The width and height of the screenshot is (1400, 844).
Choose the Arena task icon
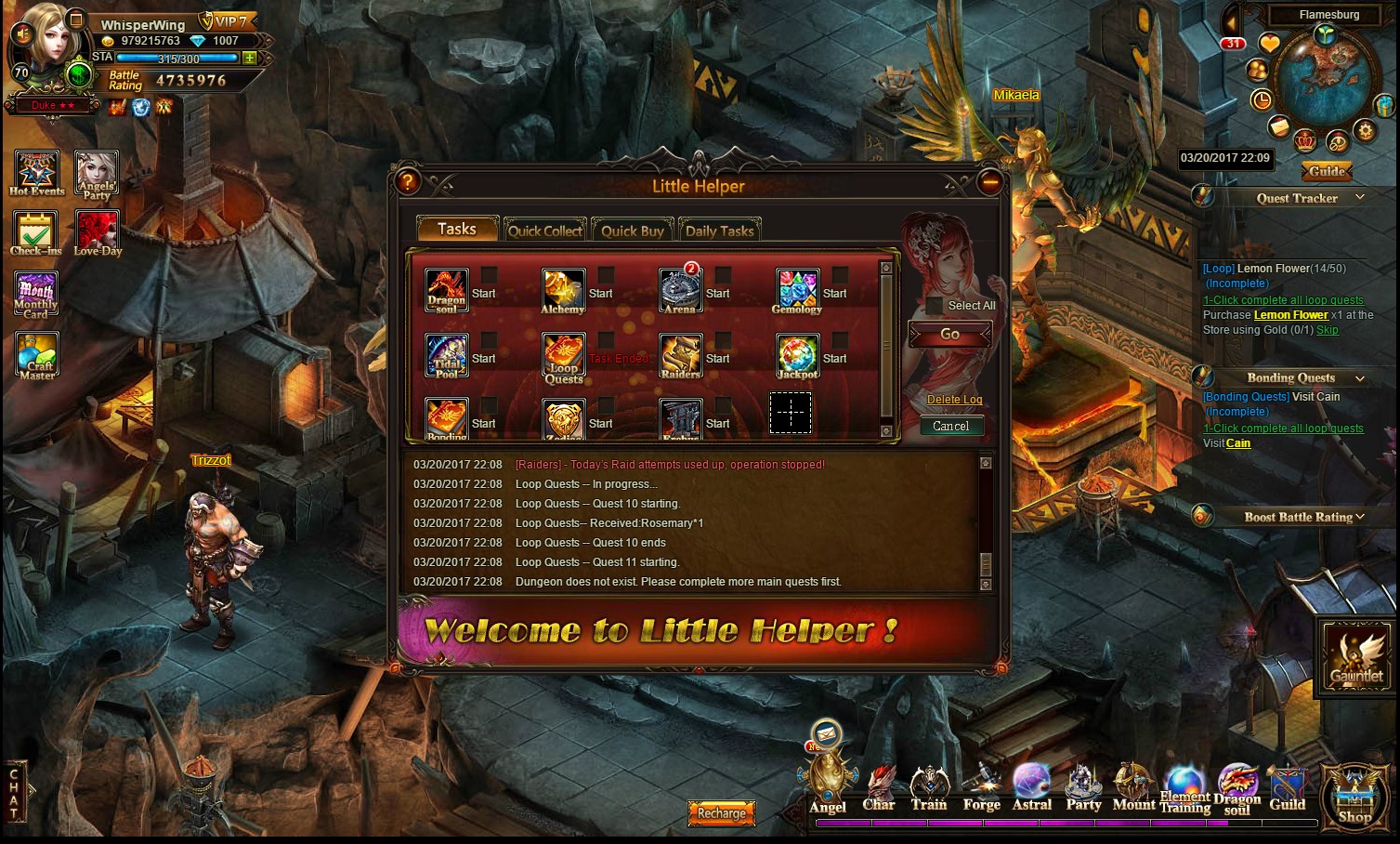point(680,289)
